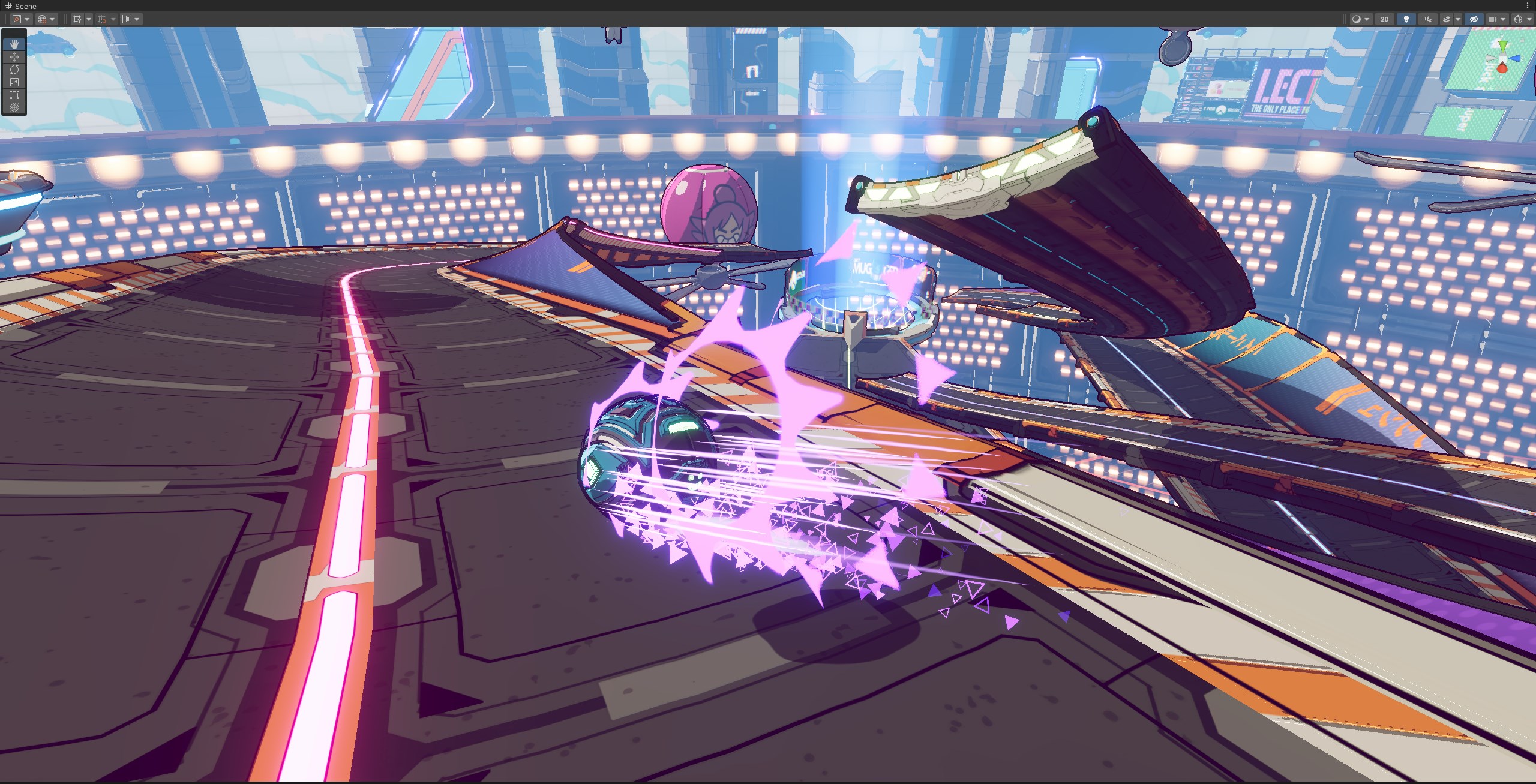Toggle the Y-axis grid visibility button
This screenshot has height=784, width=1536.
77,19
